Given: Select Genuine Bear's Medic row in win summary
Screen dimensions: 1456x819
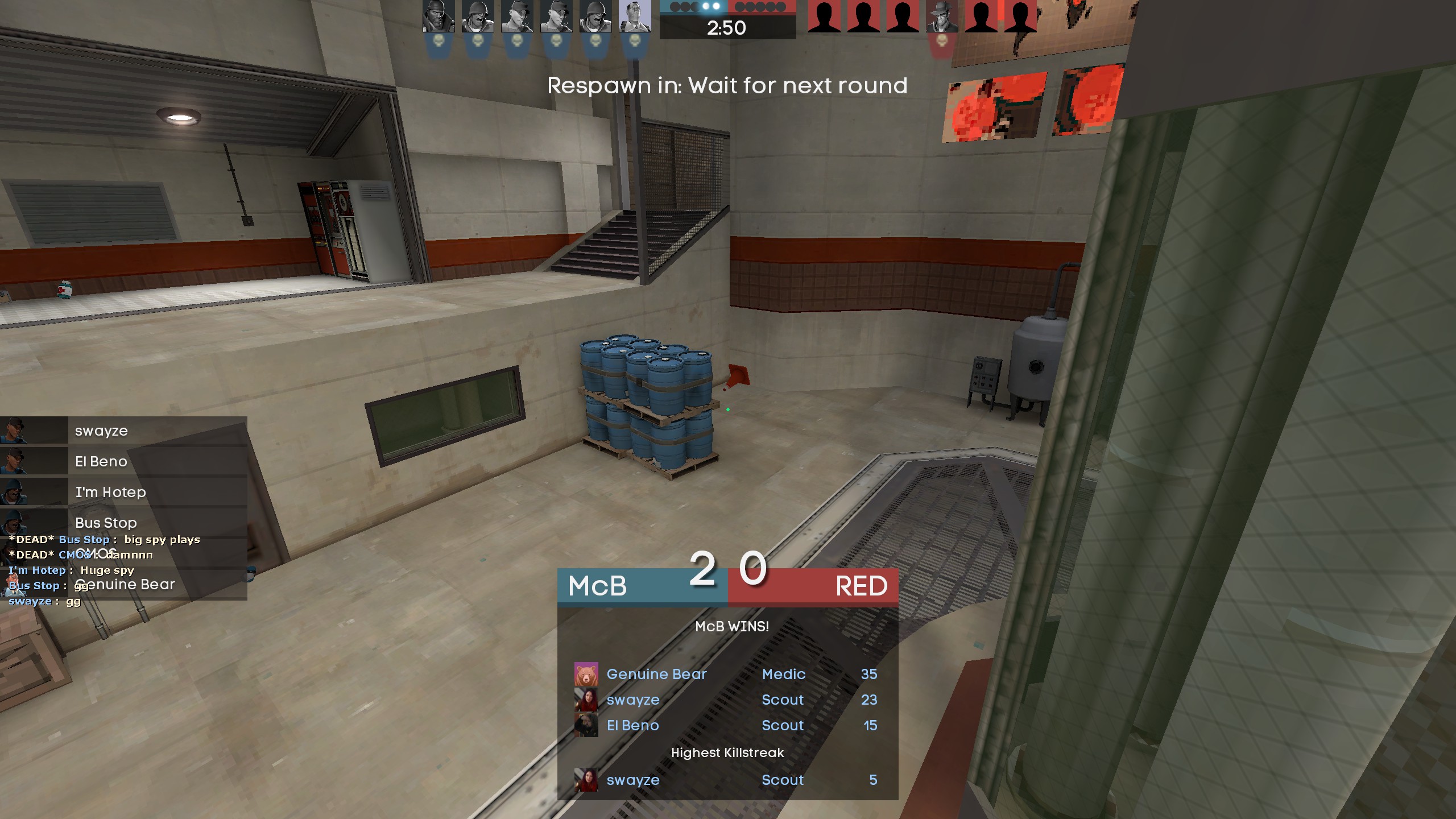Looking at the screenshot, I should click(727, 675).
